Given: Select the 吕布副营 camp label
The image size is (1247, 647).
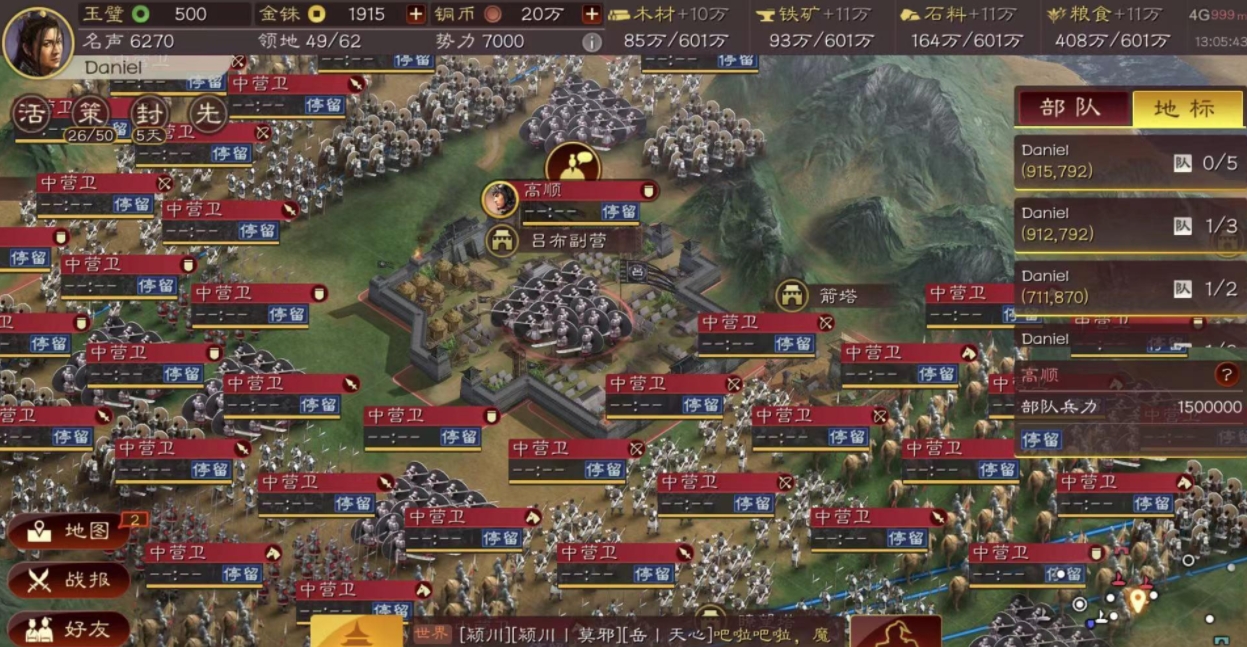Looking at the screenshot, I should (560, 241).
